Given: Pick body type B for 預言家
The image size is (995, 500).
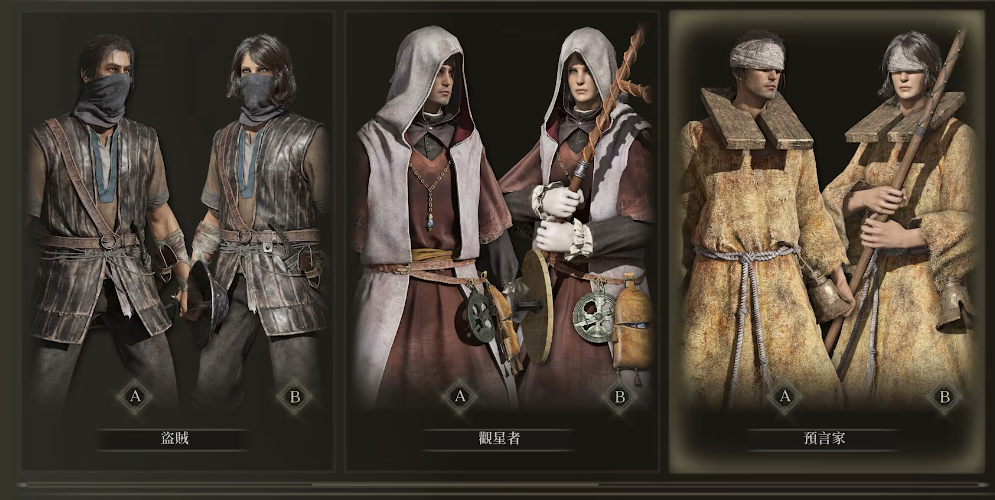Looking at the screenshot, I should (x=943, y=398).
